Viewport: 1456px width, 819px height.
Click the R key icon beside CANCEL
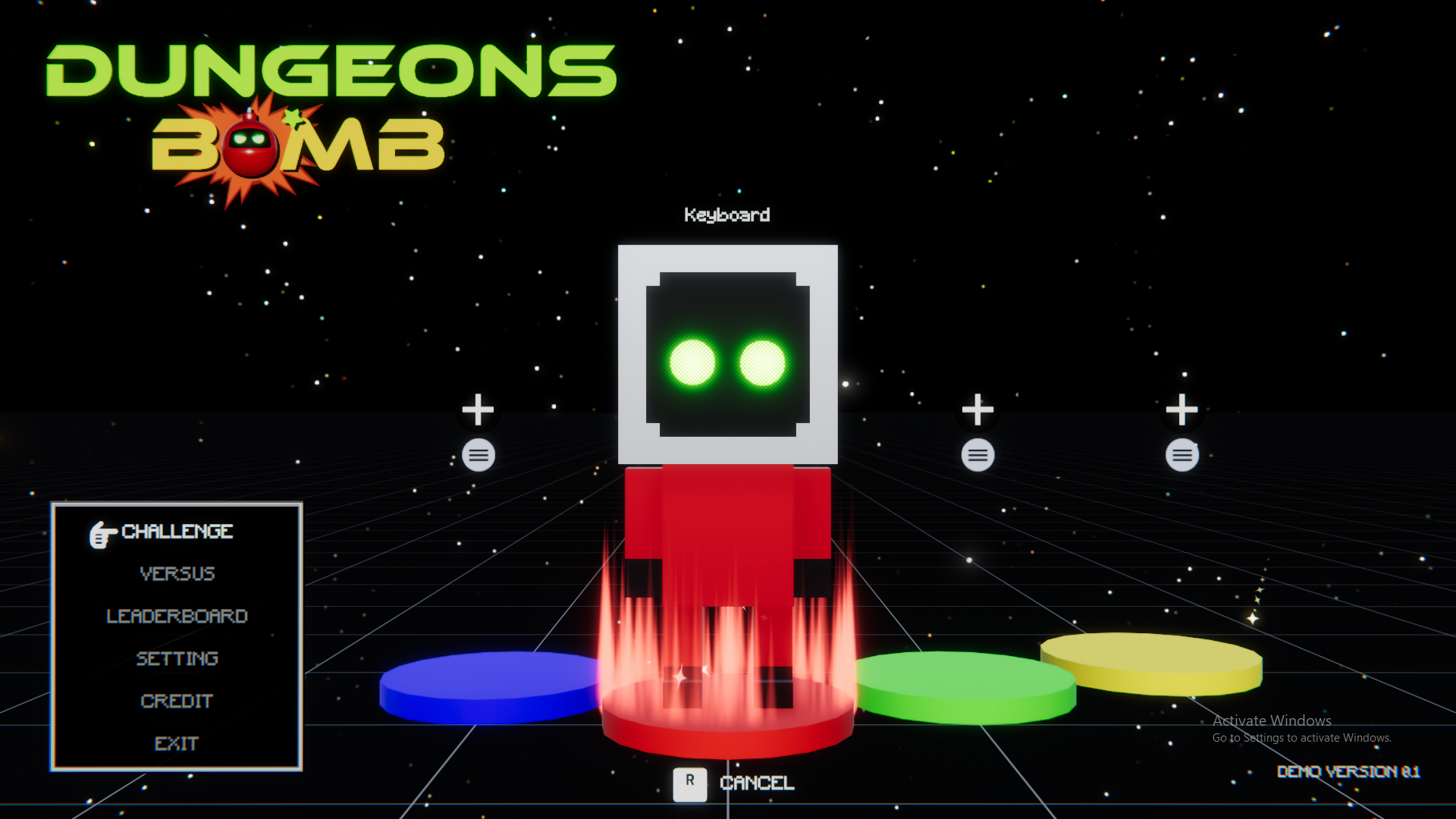(689, 785)
